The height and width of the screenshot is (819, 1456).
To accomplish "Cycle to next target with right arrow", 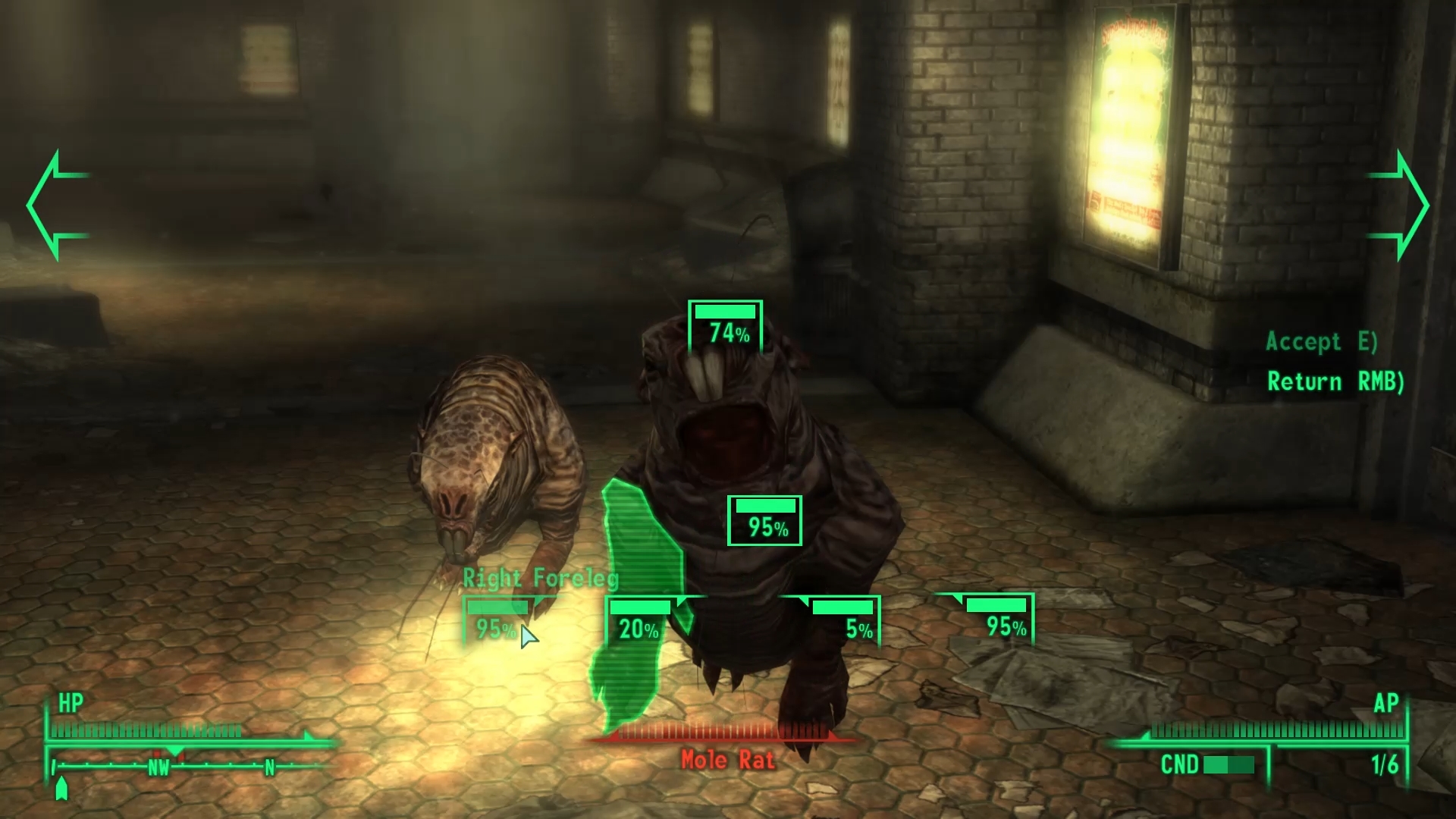I will tap(1400, 206).
